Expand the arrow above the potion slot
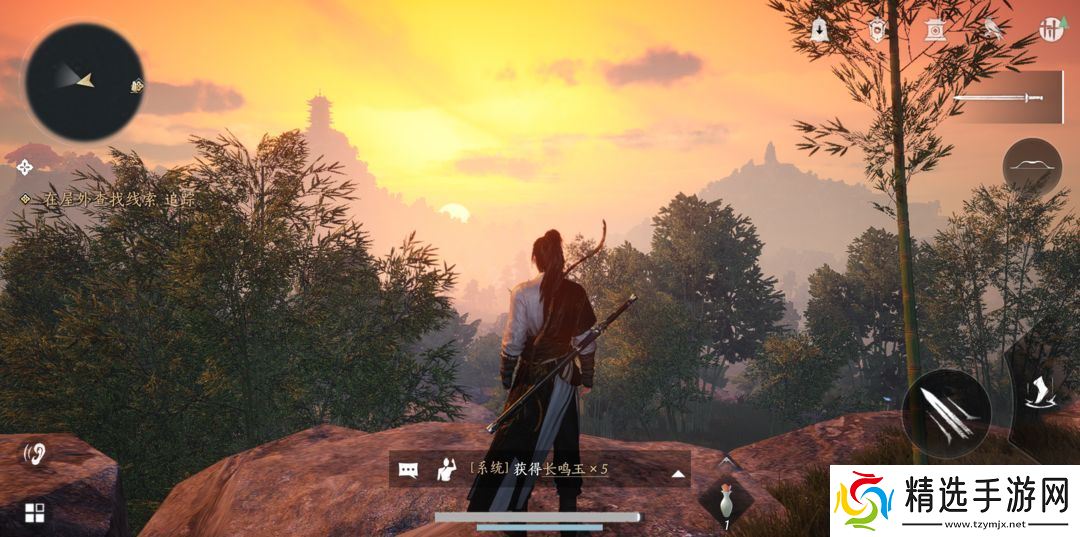Screen dimensions: 1080x537 (x=728, y=461)
